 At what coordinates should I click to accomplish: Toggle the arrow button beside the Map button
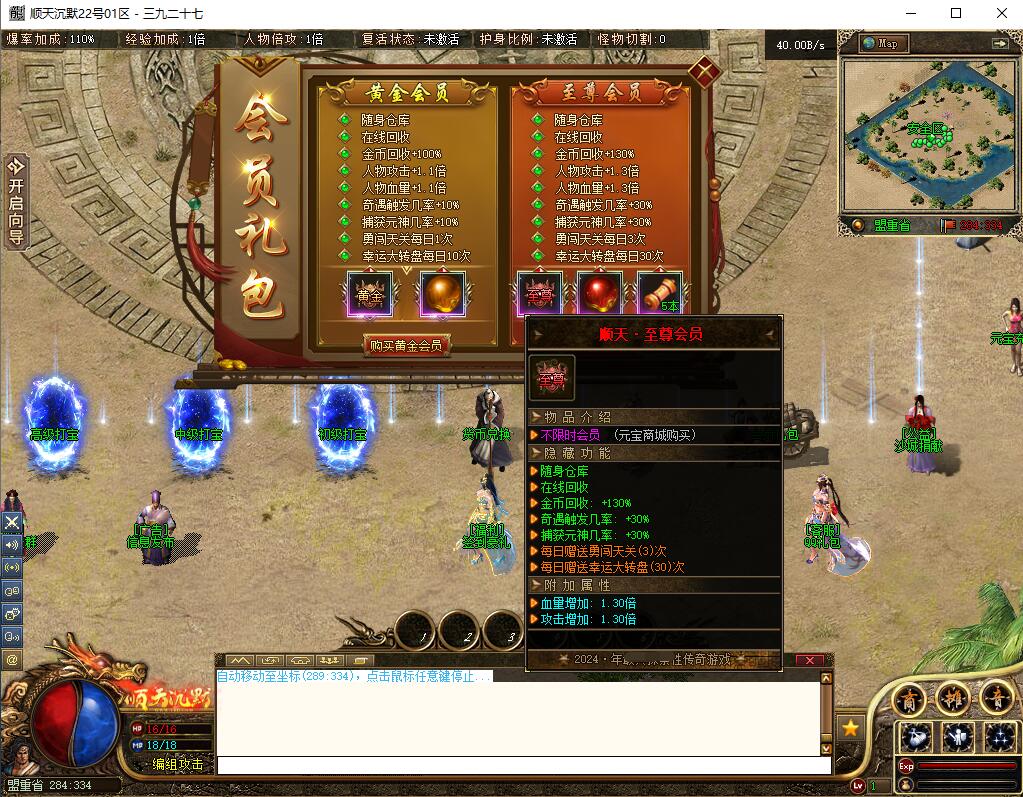click(x=999, y=43)
